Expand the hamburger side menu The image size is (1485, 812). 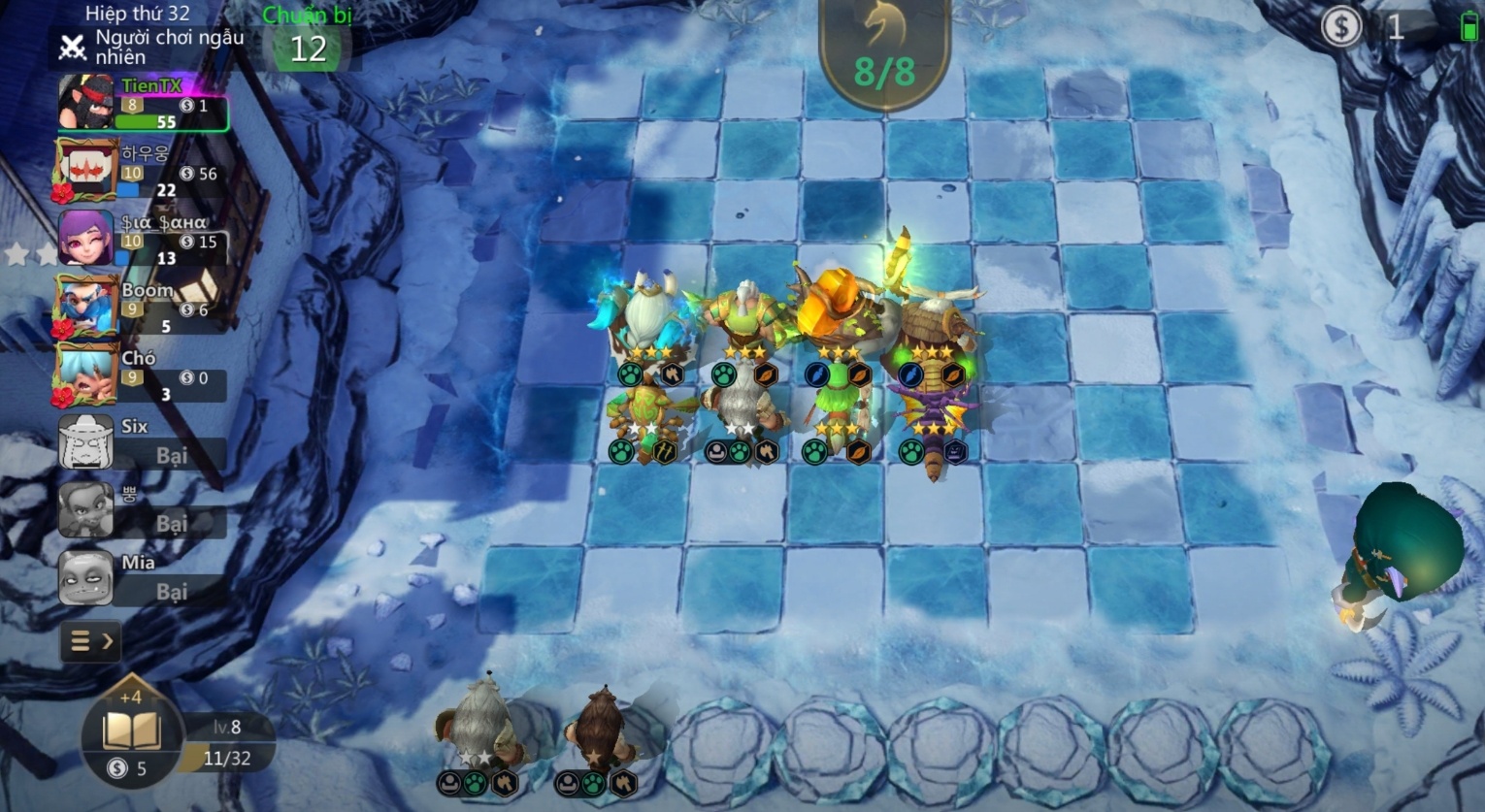tap(82, 641)
